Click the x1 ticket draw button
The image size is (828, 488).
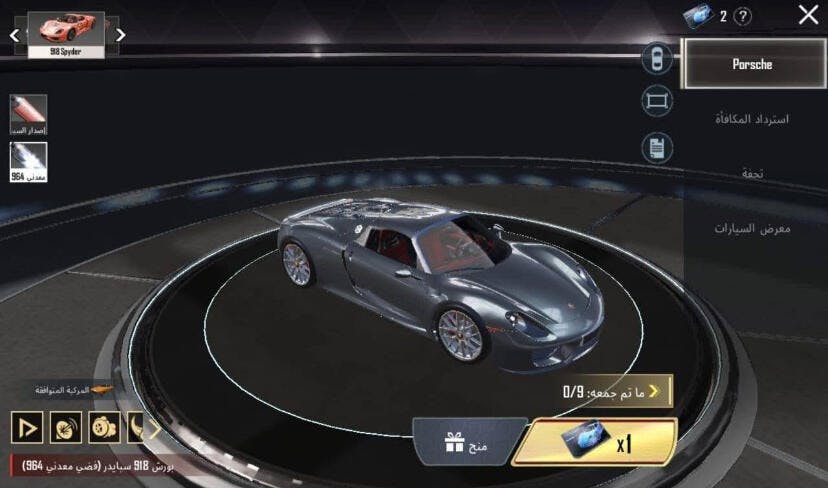coord(596,442)
